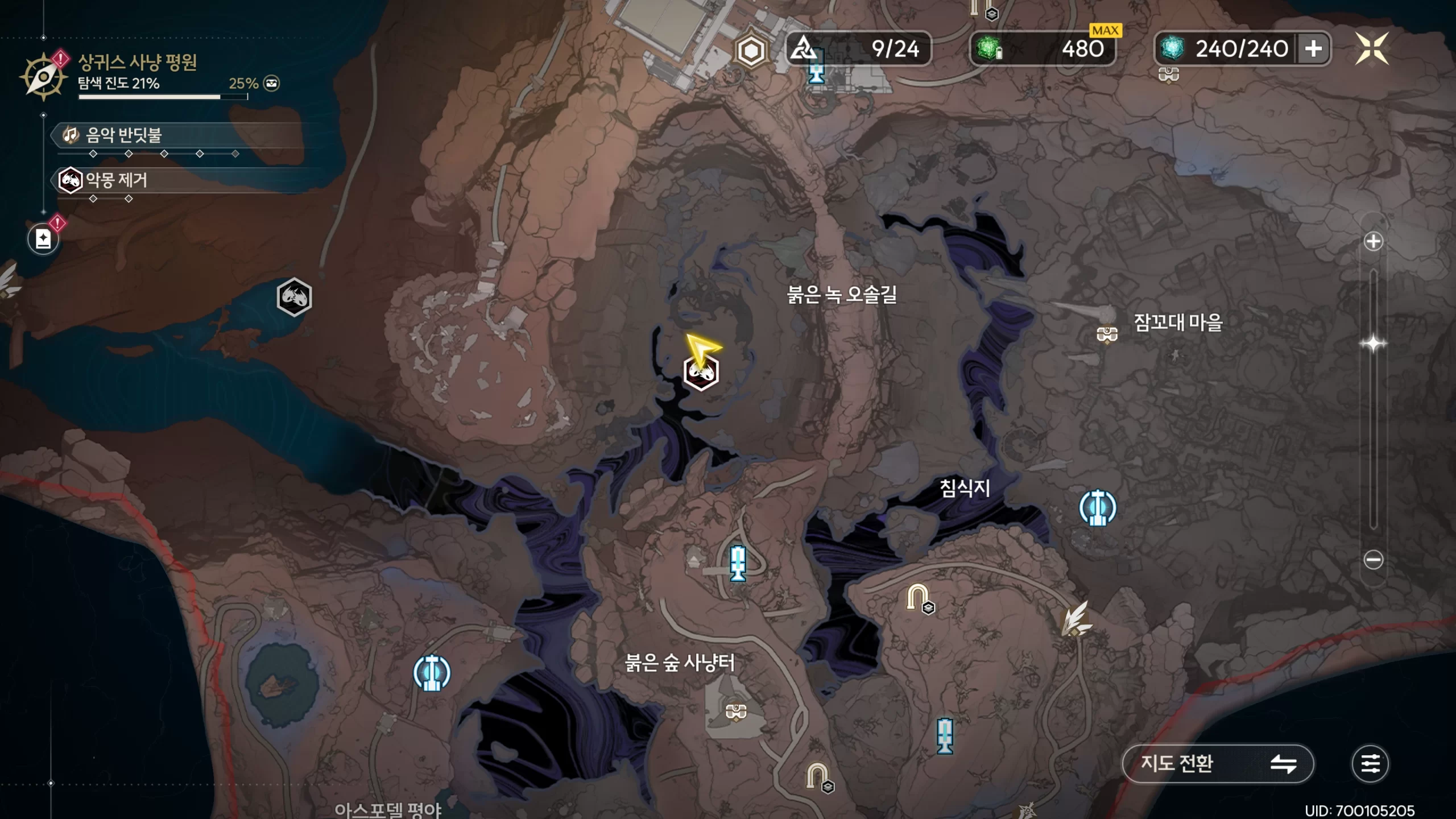Zoom out on the map
This screenshot has height=819, width=1456.
click(1373, 560)
